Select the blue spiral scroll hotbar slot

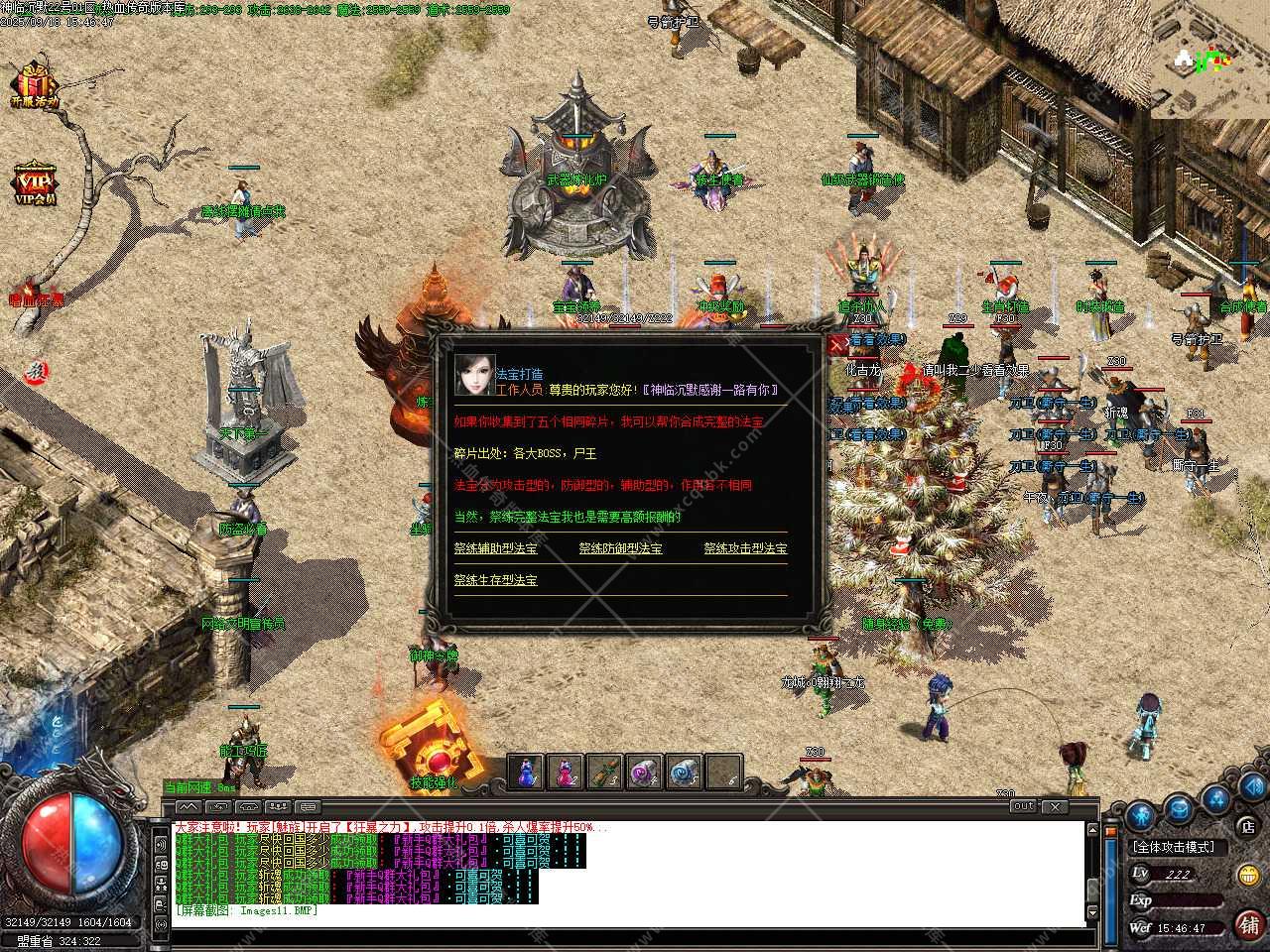(684, 772)
